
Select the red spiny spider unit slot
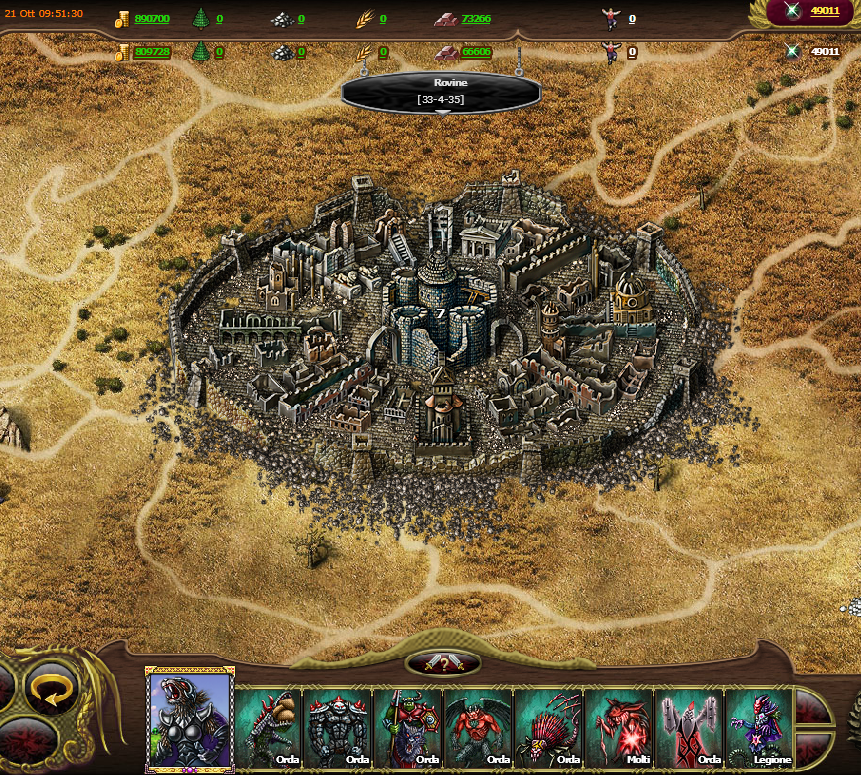[548, 727]
